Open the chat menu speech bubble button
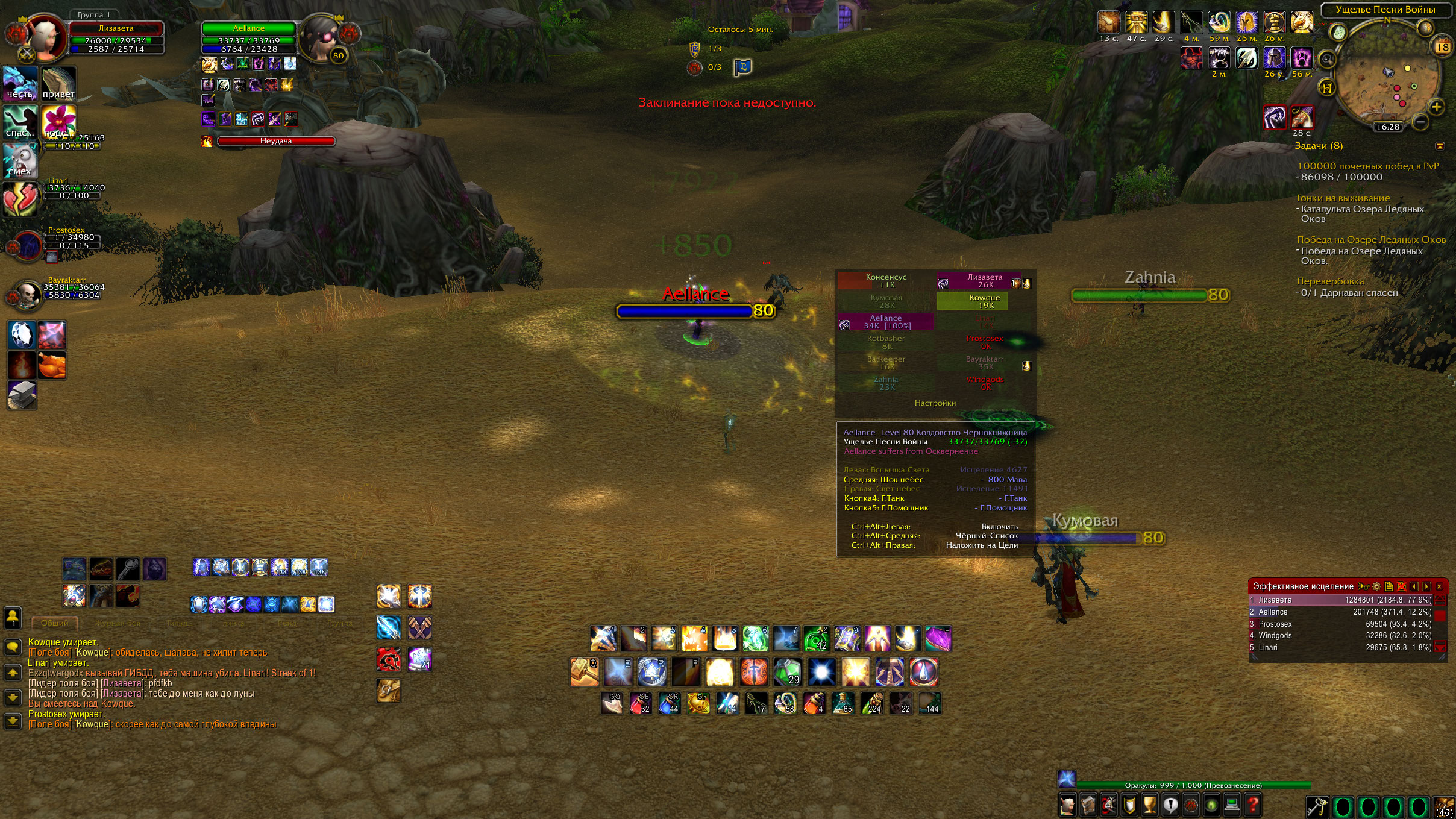This screenshot has width=1456, height=819. click(x=13, y=647)
